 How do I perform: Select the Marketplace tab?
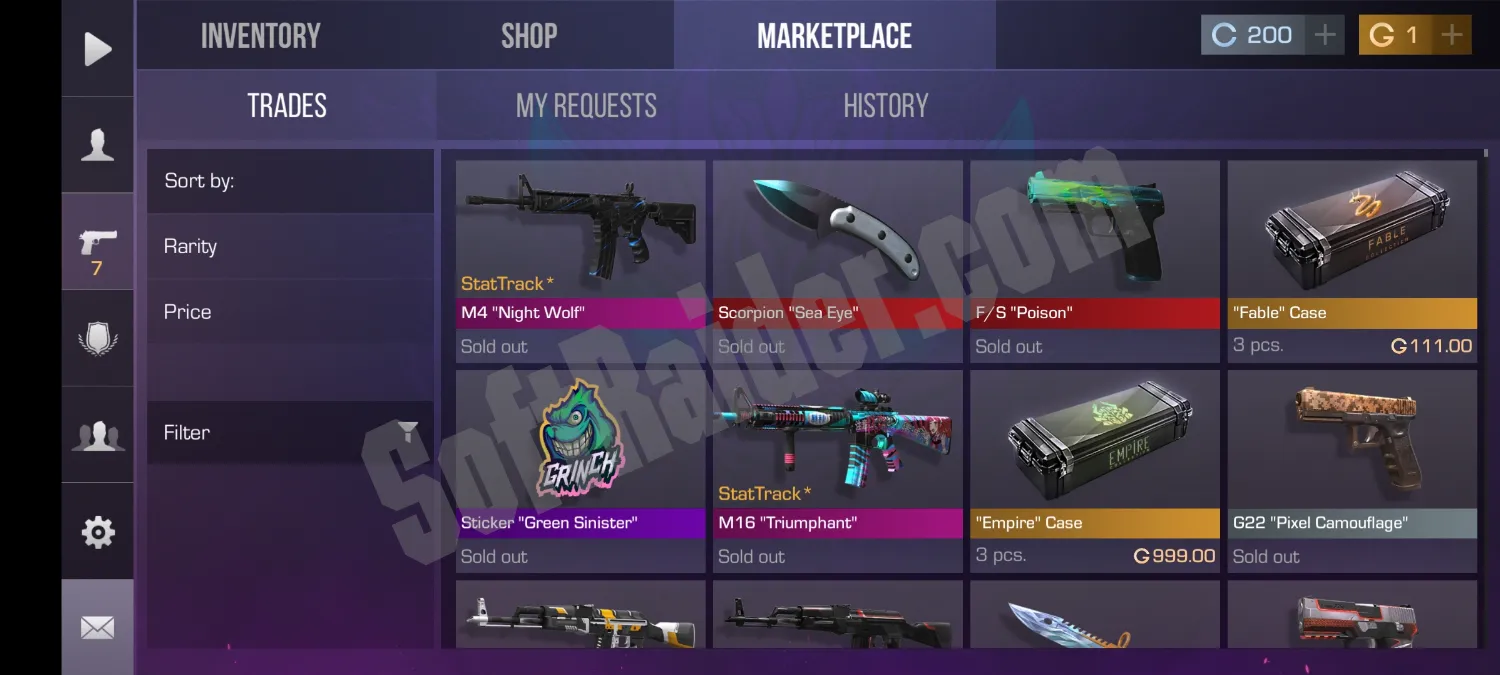click(834, 36)
